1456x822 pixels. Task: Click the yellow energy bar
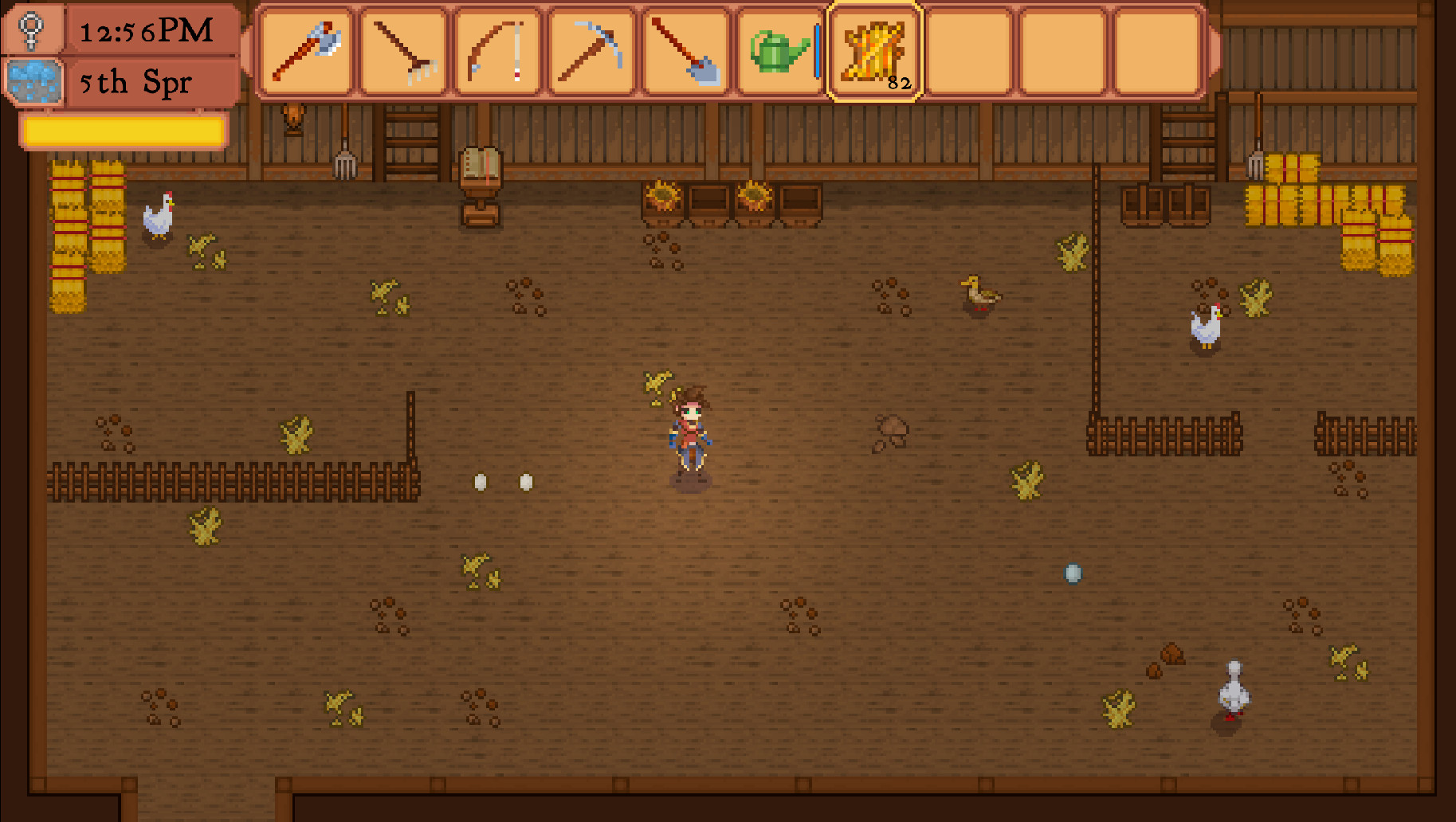(x=124, y=132)
